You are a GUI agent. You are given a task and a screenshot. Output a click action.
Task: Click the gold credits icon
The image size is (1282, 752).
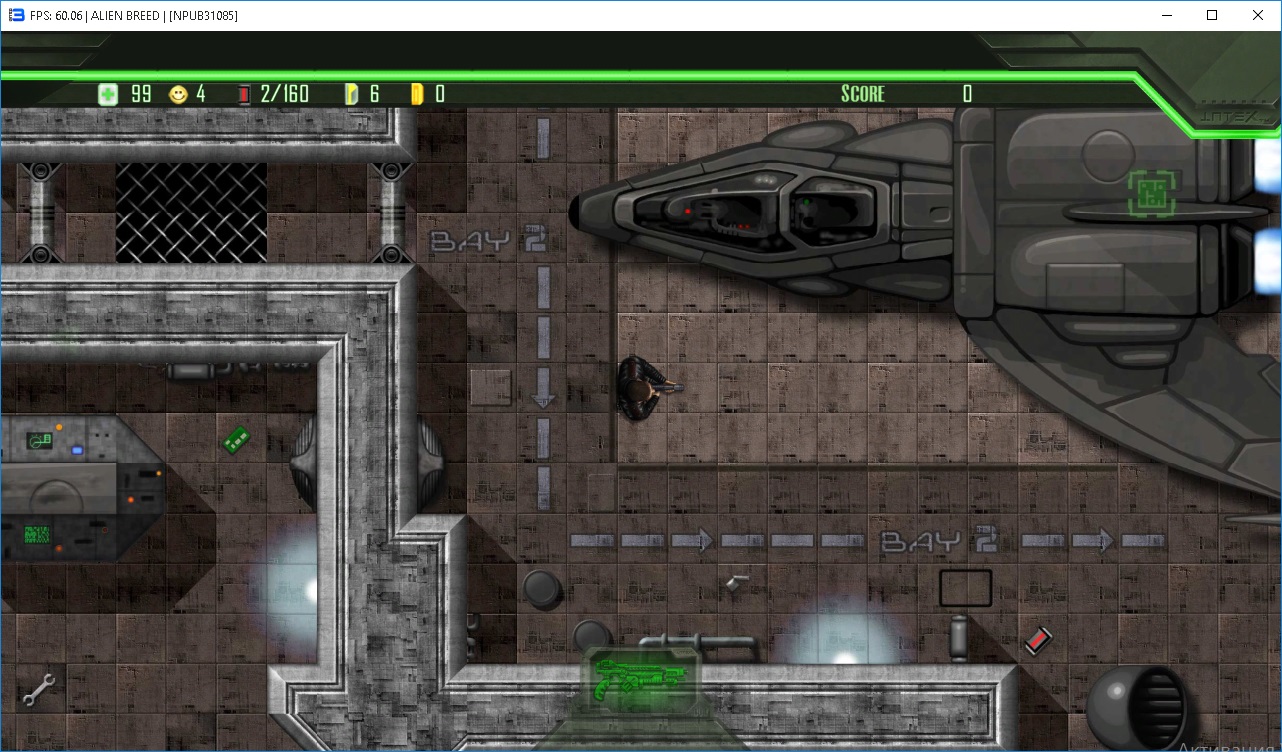(417, 94)
